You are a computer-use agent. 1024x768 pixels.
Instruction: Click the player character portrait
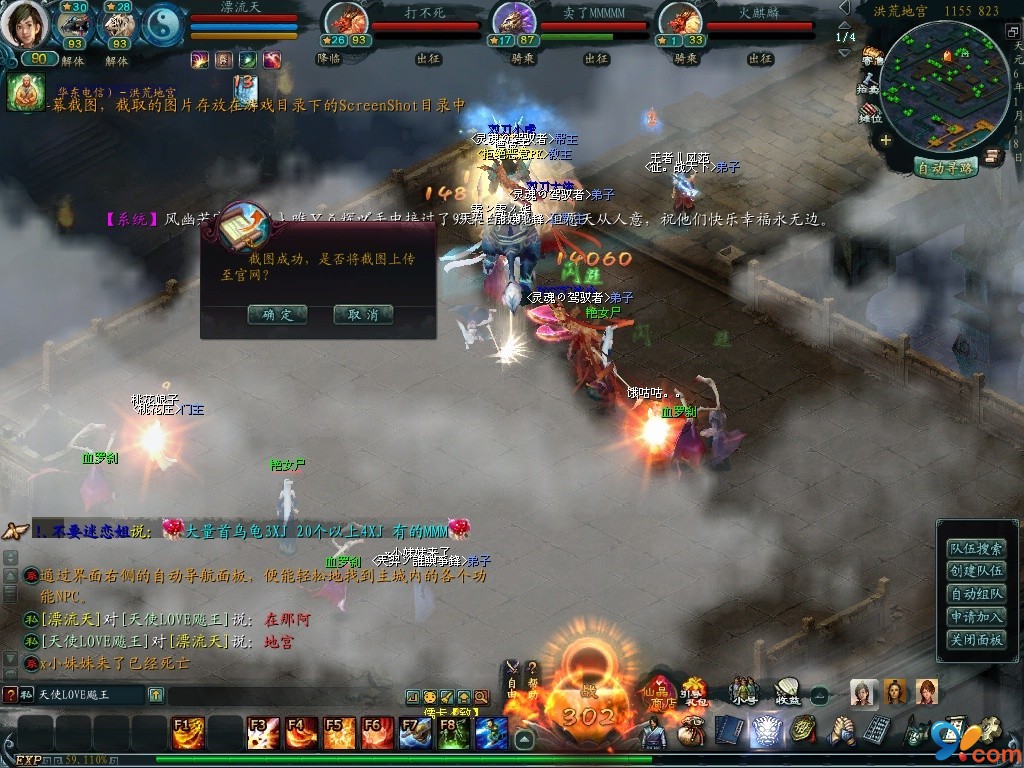pyautogui.click(x=24, y=26)
